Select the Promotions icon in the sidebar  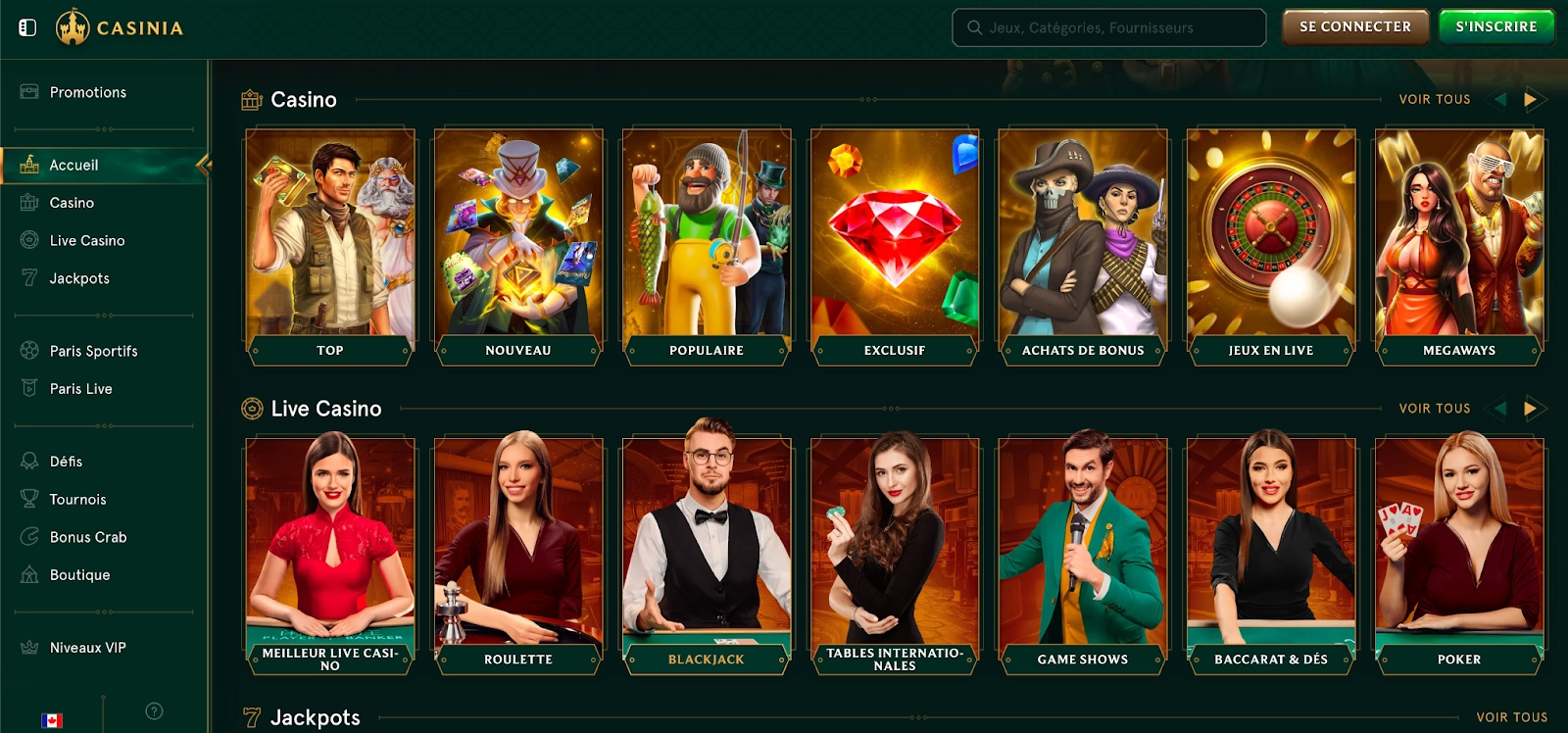(29, 92)
